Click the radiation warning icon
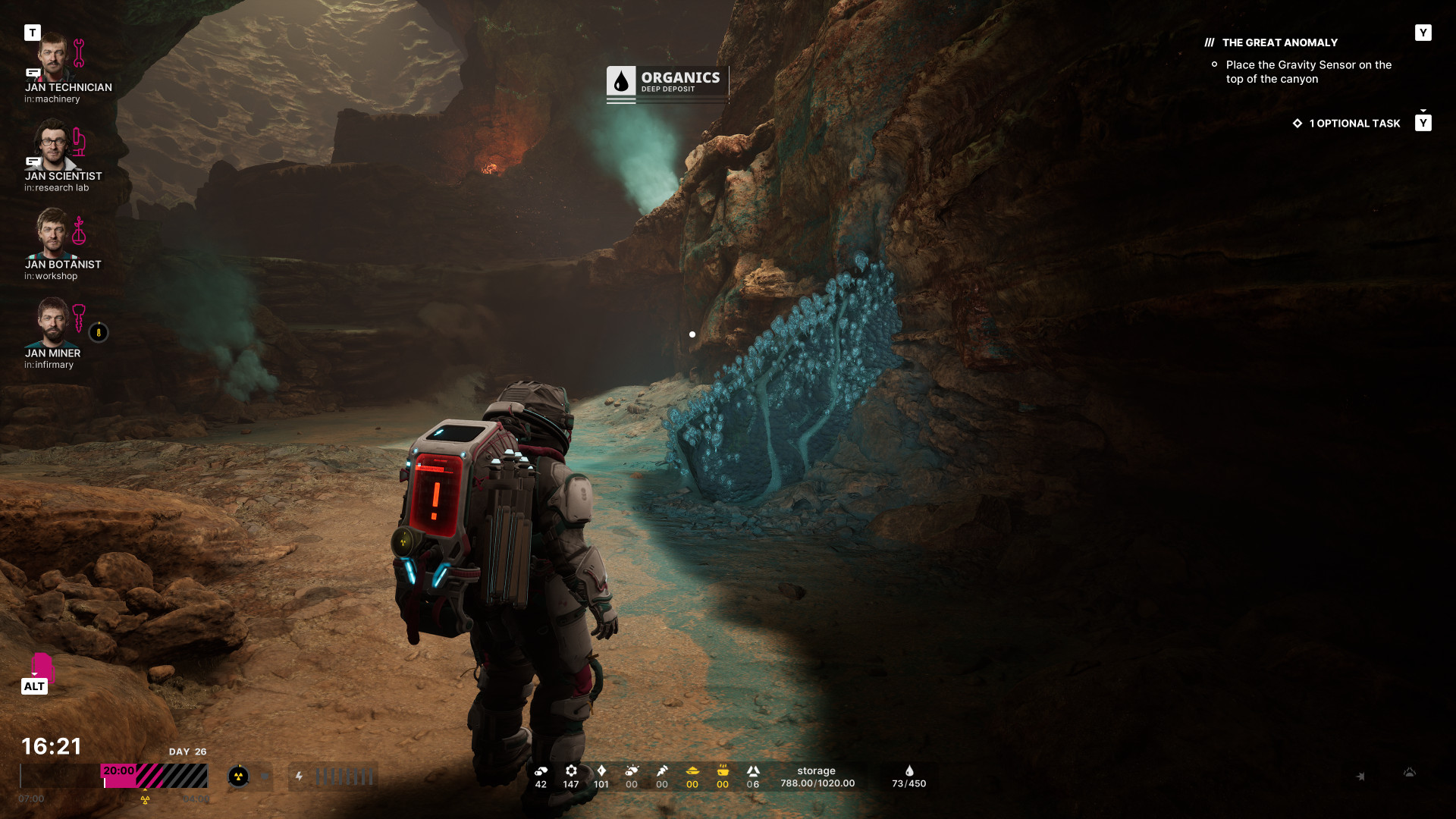Viewport: 1456px width, 819px height. point(238,776)
